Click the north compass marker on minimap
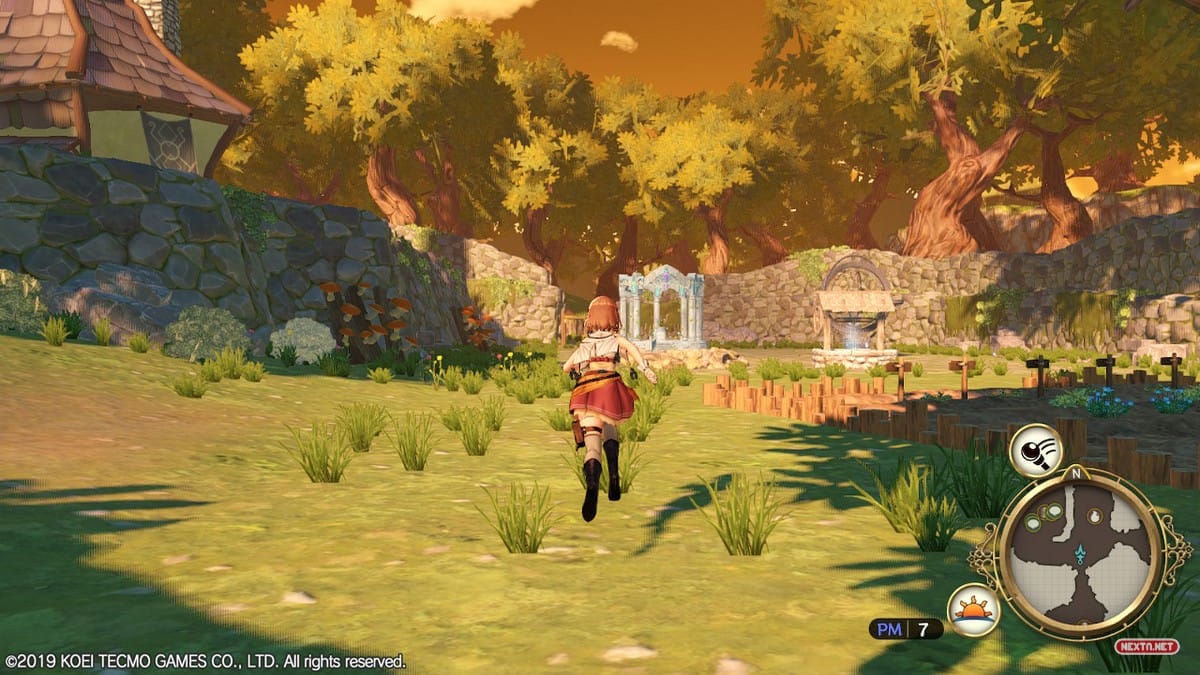The image size is (1200, 675). (x=1077, y=473)
